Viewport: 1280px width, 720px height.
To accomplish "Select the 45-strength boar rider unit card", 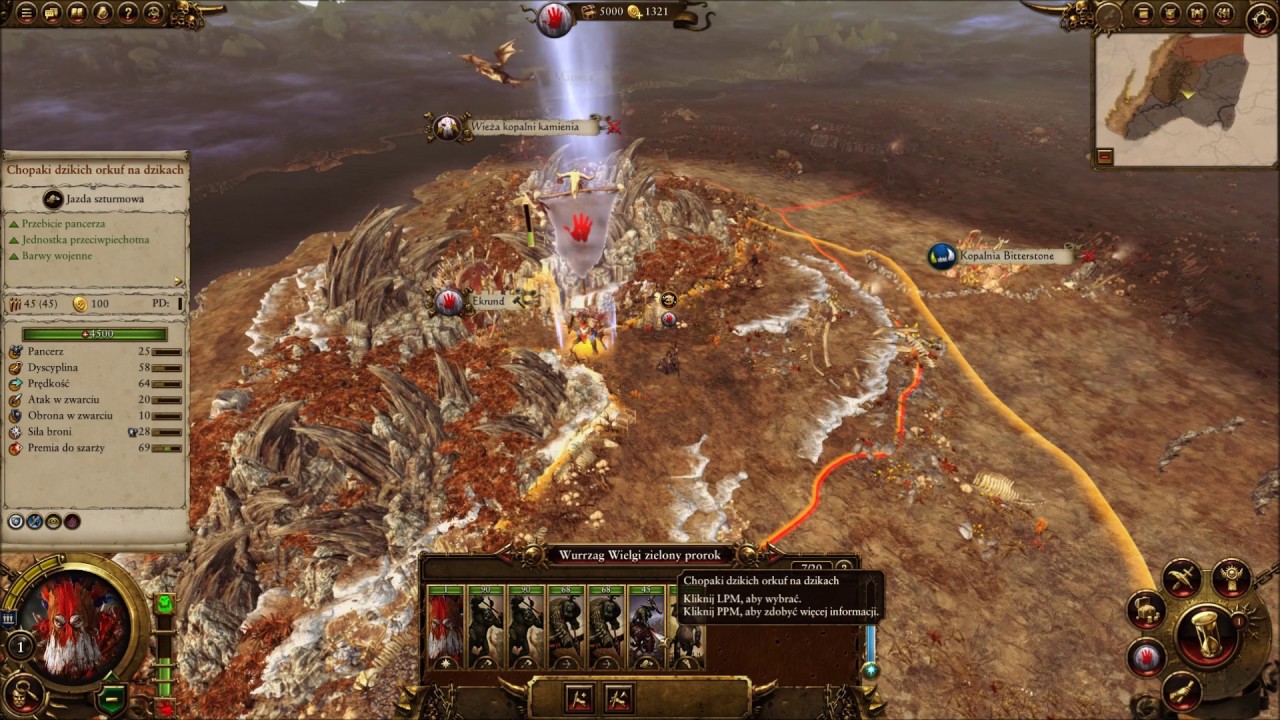I will pyautogui.click(x=646, y=627).
